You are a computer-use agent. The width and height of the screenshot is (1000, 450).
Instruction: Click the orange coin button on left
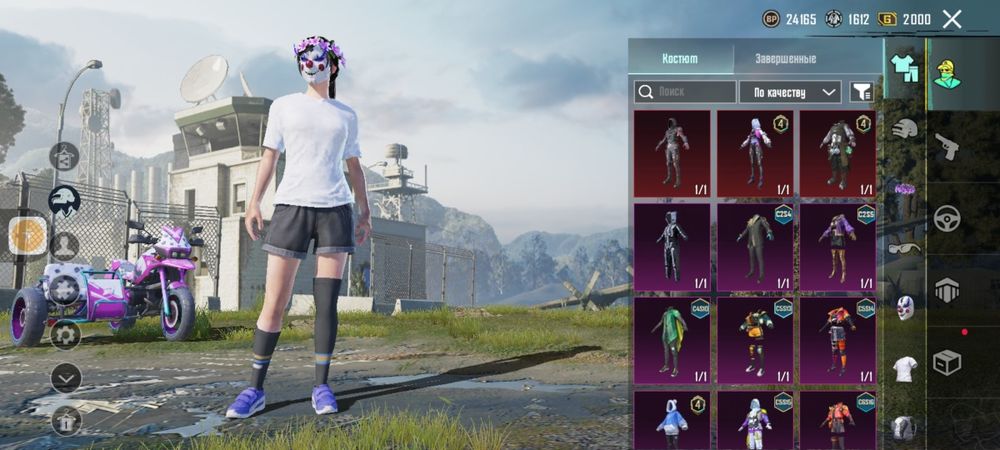pos(28,234)
